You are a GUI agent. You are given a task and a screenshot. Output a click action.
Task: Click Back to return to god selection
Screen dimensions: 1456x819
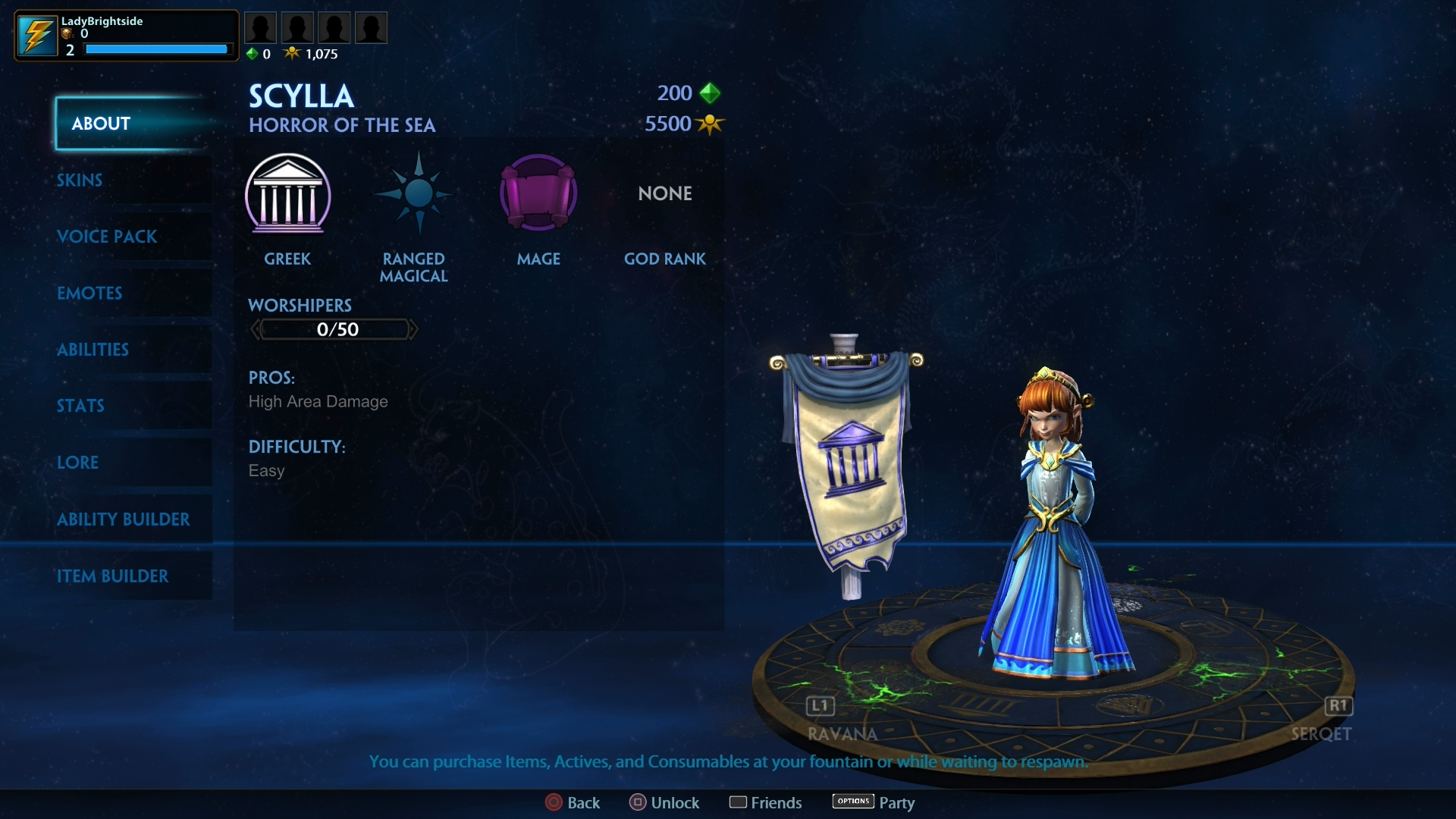(x=573, y=802)
